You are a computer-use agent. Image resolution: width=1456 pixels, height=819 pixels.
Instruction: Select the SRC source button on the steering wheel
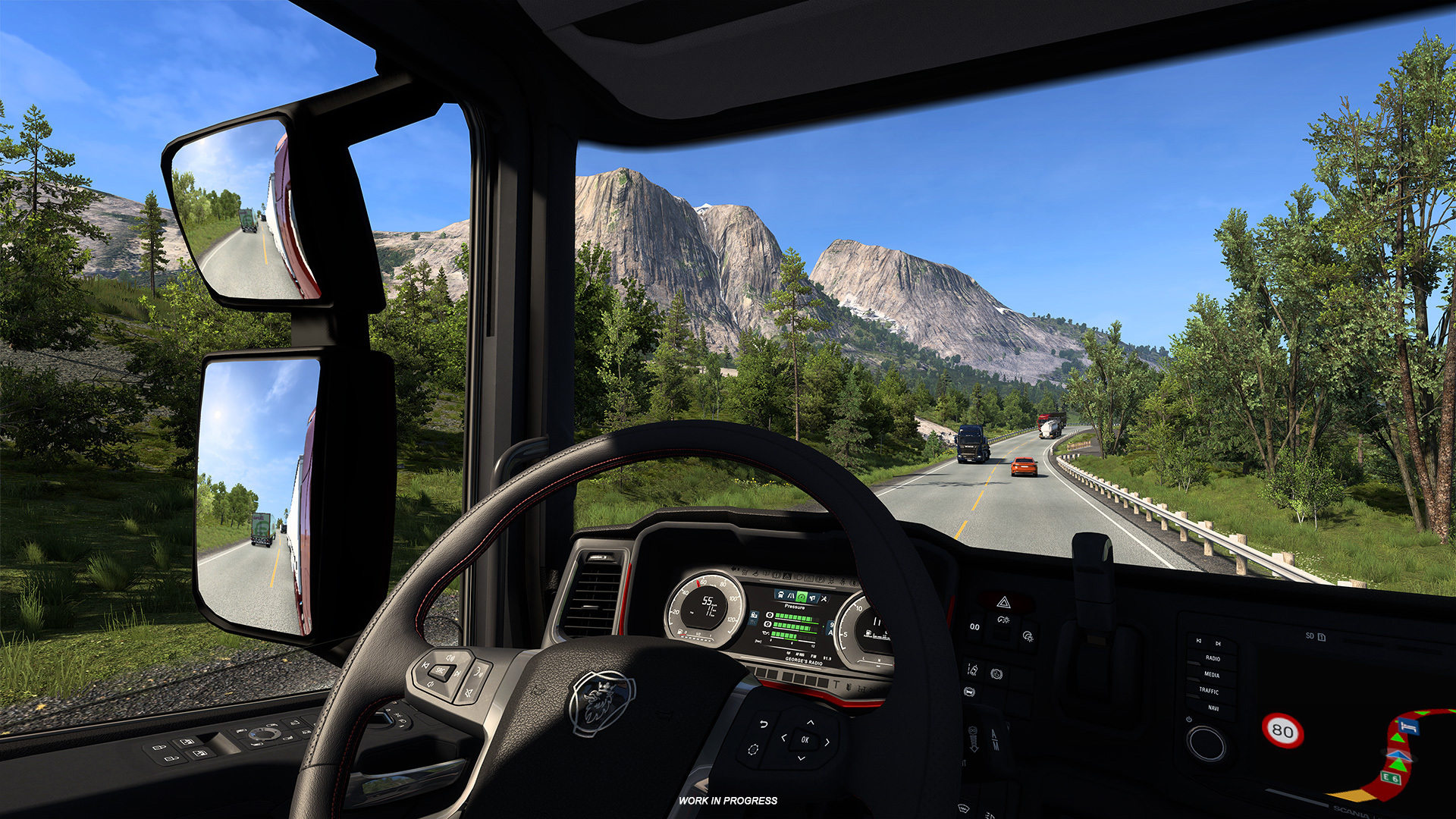(x=441, y=670)
